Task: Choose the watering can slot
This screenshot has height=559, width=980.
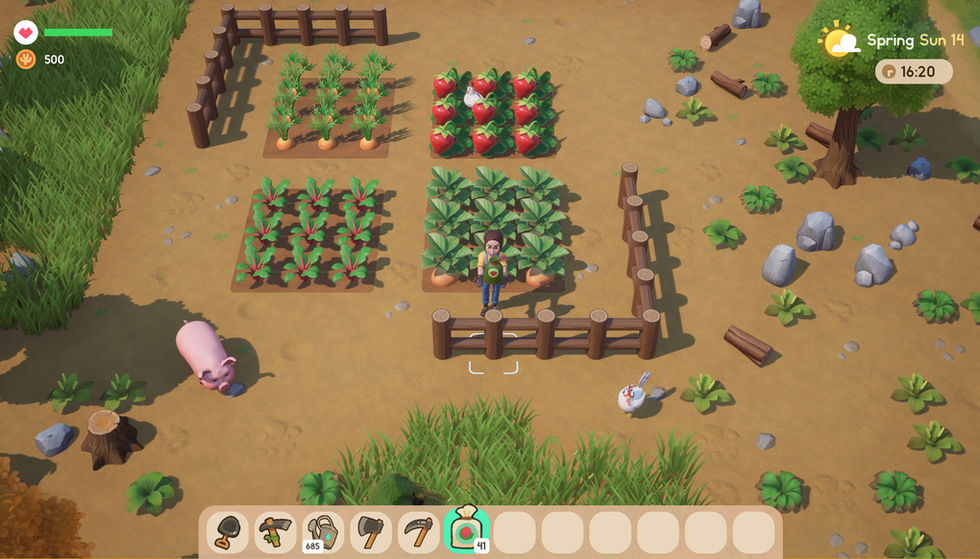Action: click(x=323, y=531)
